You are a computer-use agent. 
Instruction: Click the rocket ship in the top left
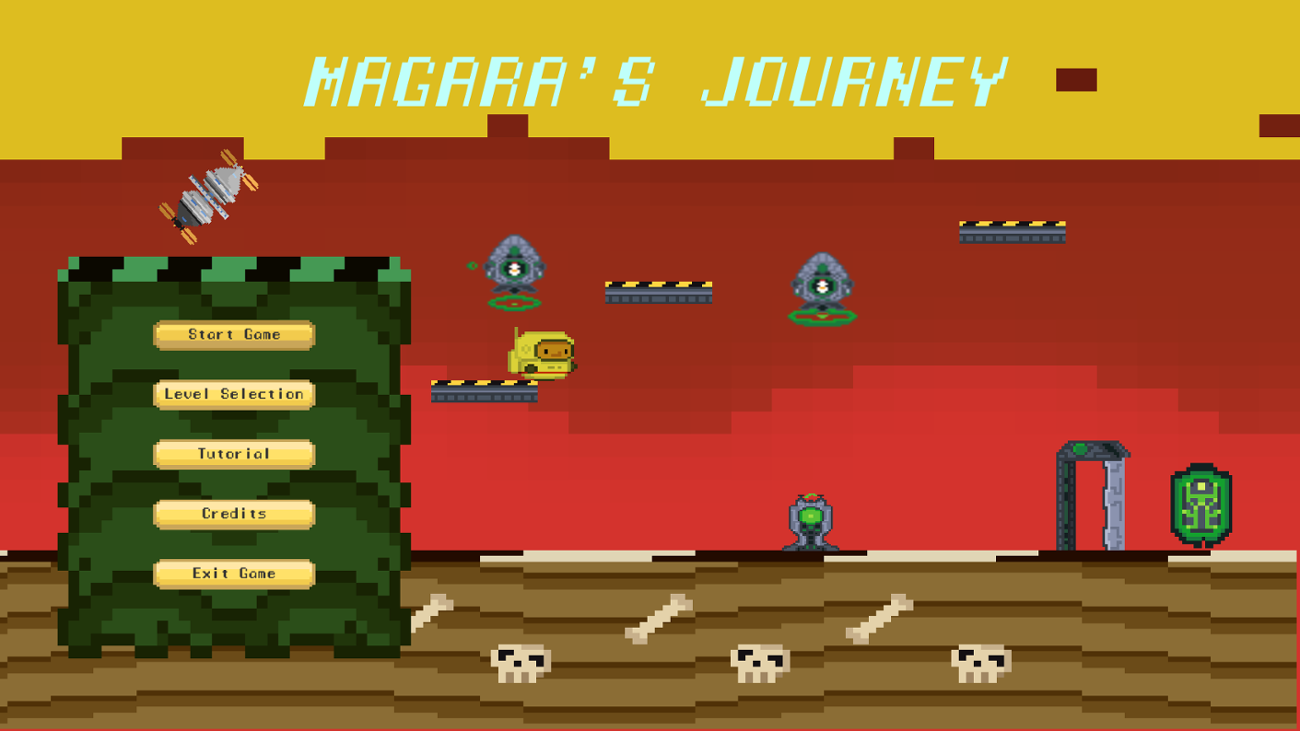pyautogui.click(x=207, y=197)
